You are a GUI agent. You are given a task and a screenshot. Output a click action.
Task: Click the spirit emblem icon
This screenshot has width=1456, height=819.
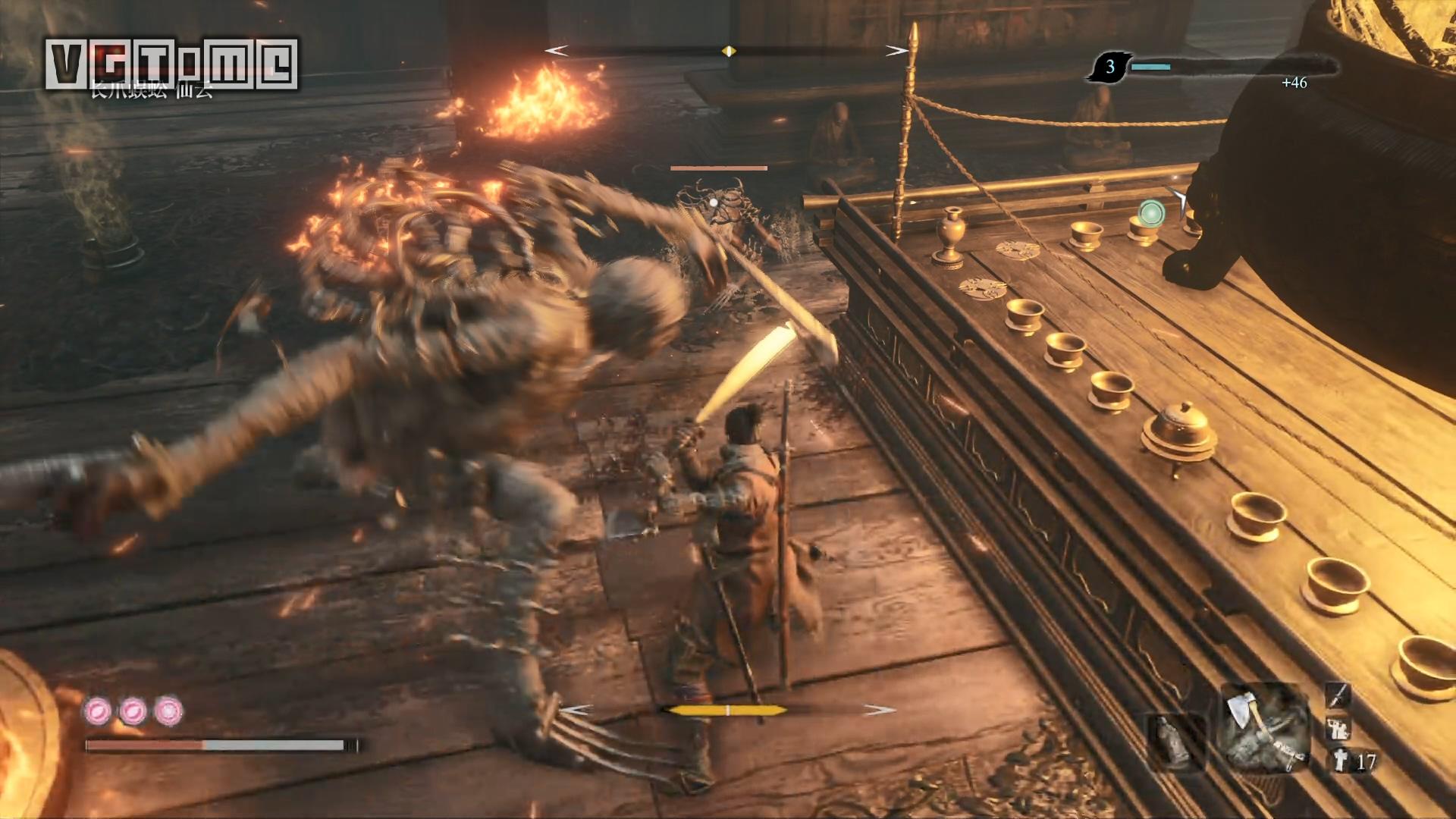(1340, 761)
